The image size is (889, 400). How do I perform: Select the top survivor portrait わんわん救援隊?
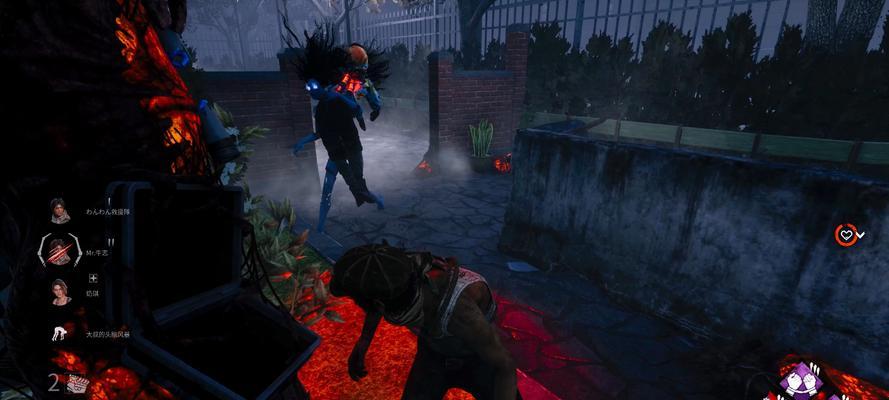coord(59,212)
